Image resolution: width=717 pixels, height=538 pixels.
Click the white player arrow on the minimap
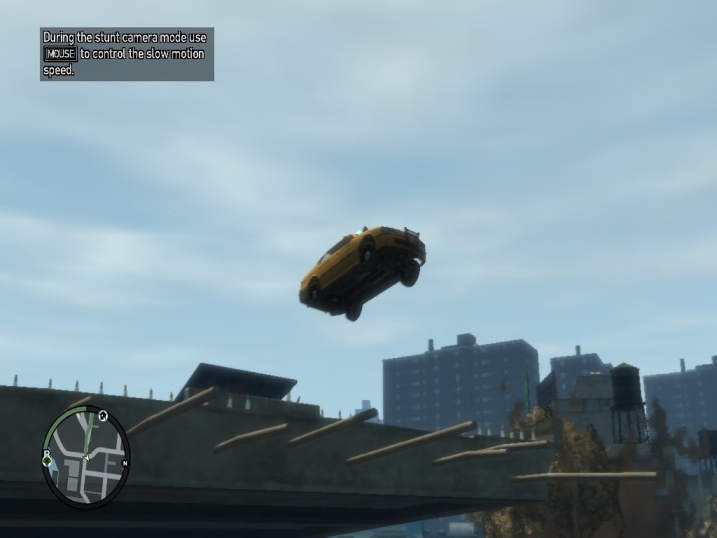click(86, 458)
